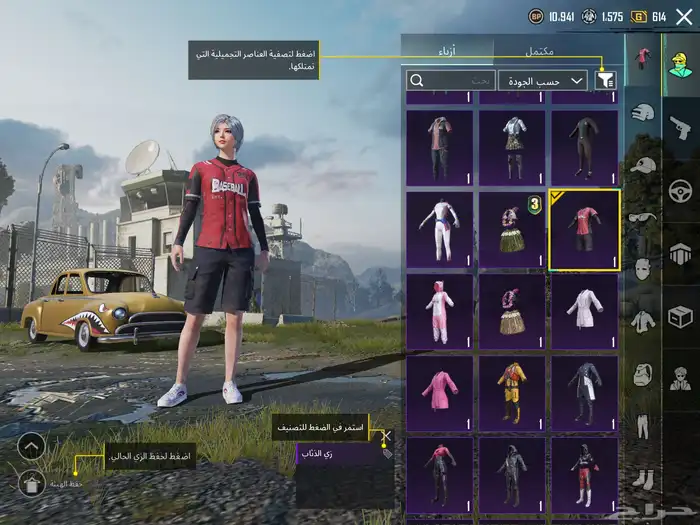This screenshot has width=700, height=525.
Task: Open the pistol weapon skins category
Action: [680, 127]
